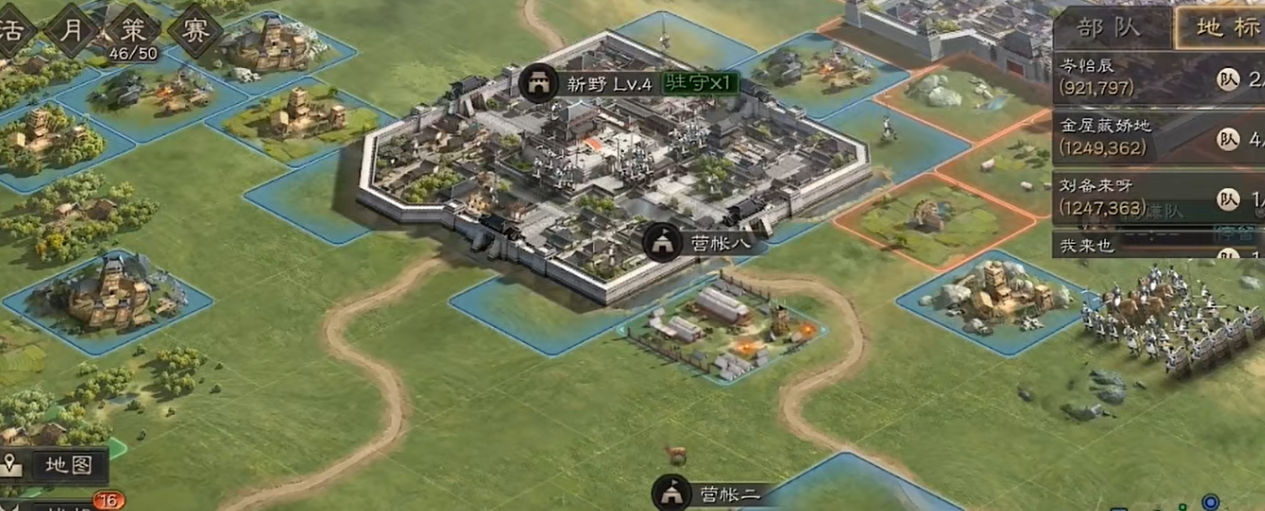Screen dimensions: 1265x511
Task: Open the 策 strategy icon showing 46/50
Action: tap(134, 30)
